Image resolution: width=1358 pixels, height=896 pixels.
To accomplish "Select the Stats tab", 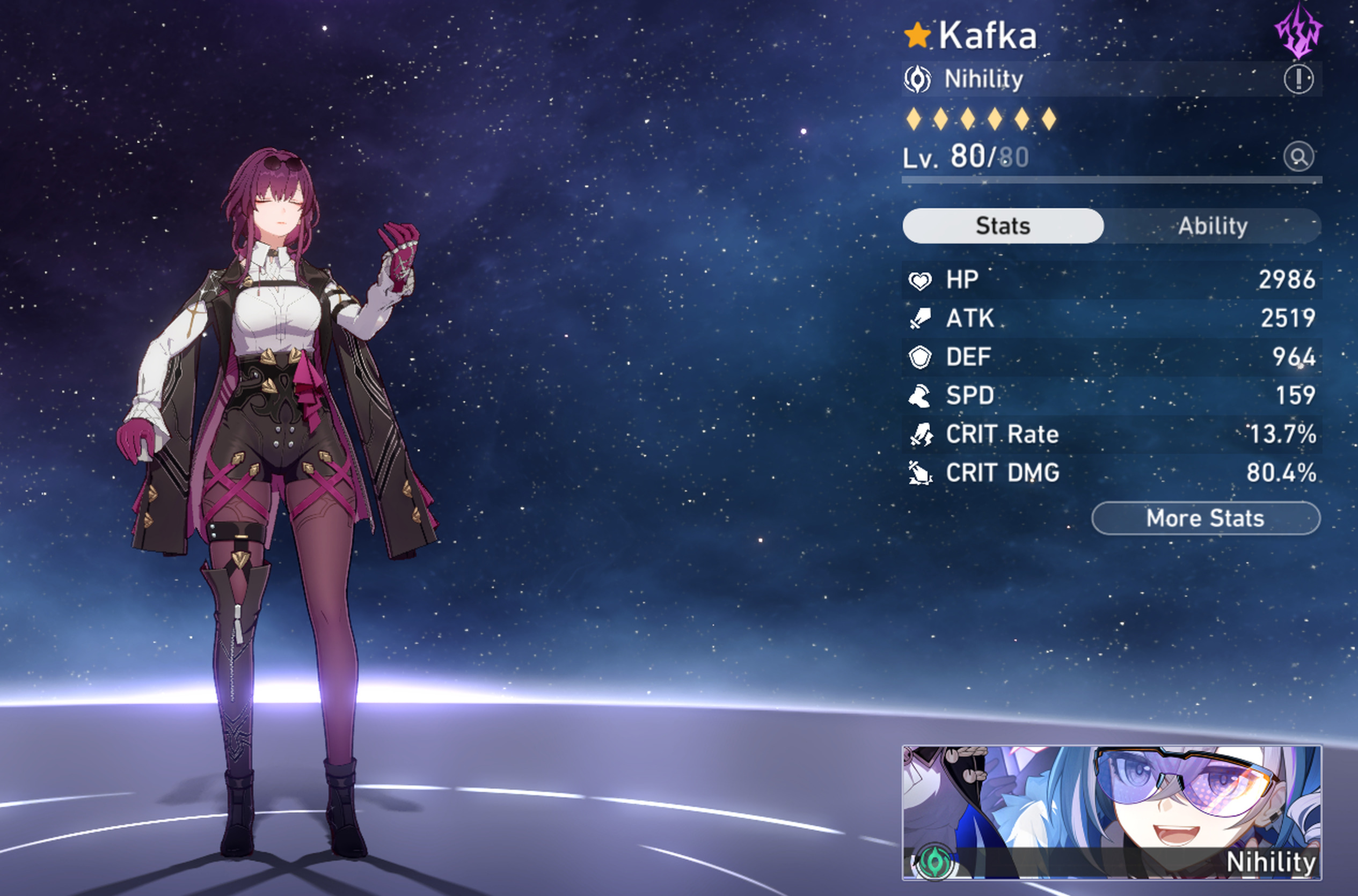I will click(1003, 226).
